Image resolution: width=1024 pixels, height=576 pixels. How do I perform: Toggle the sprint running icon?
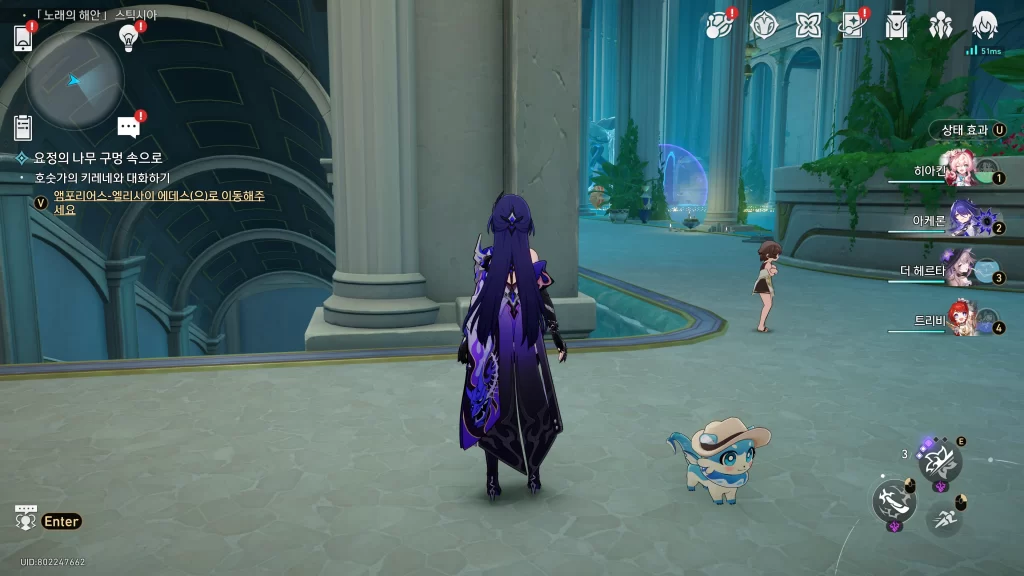943,516
